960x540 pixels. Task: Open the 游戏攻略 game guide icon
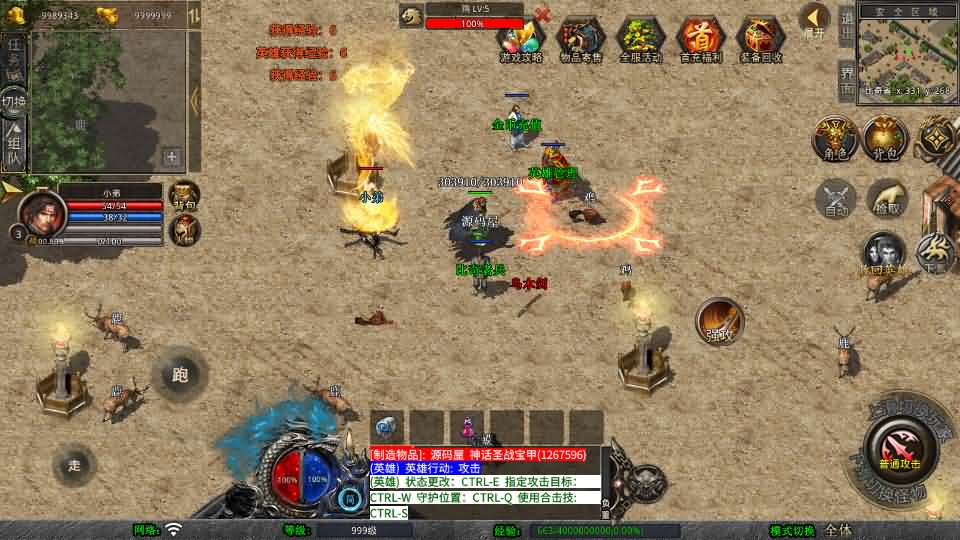tap(520, 40)
